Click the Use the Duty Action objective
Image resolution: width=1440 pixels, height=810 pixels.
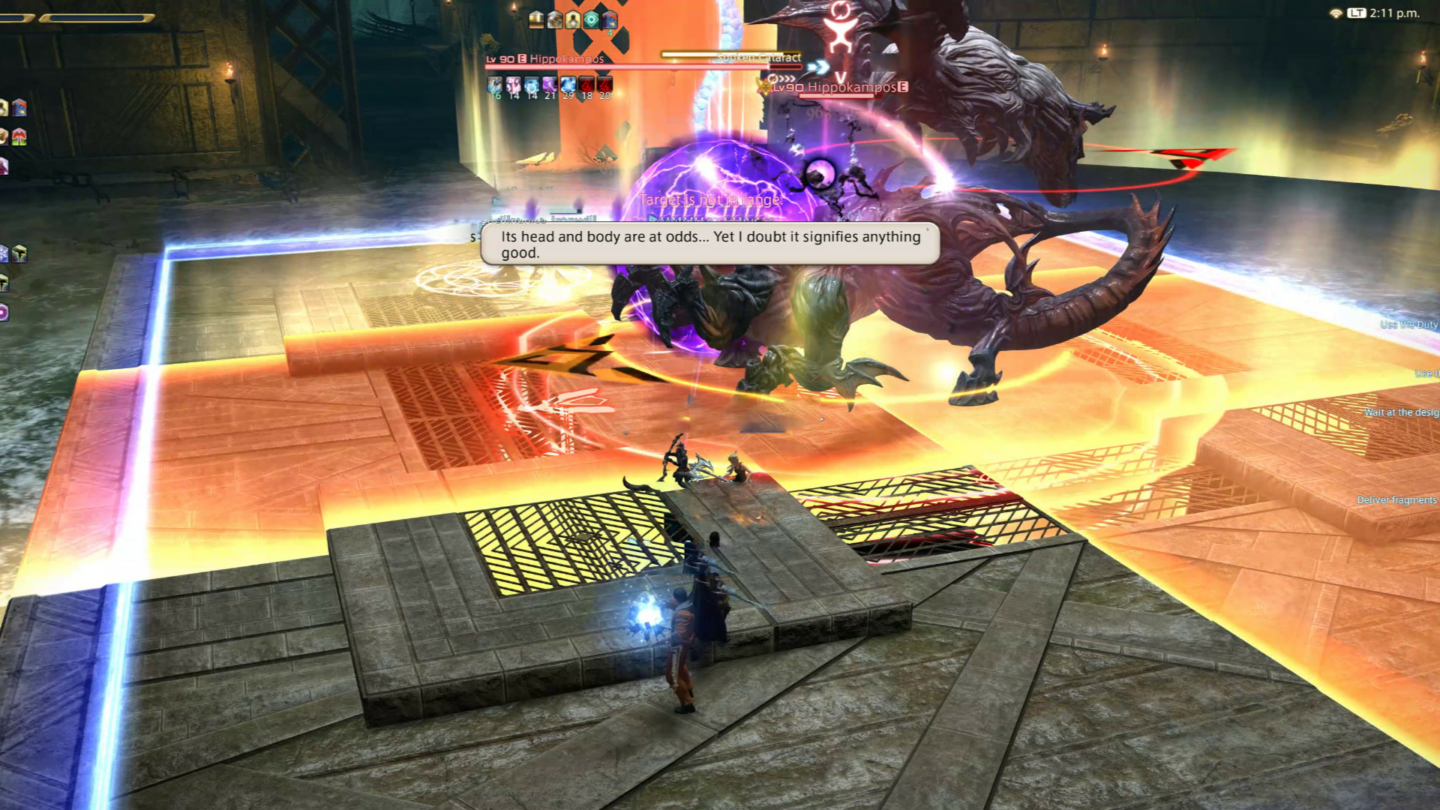(1410, 325)
